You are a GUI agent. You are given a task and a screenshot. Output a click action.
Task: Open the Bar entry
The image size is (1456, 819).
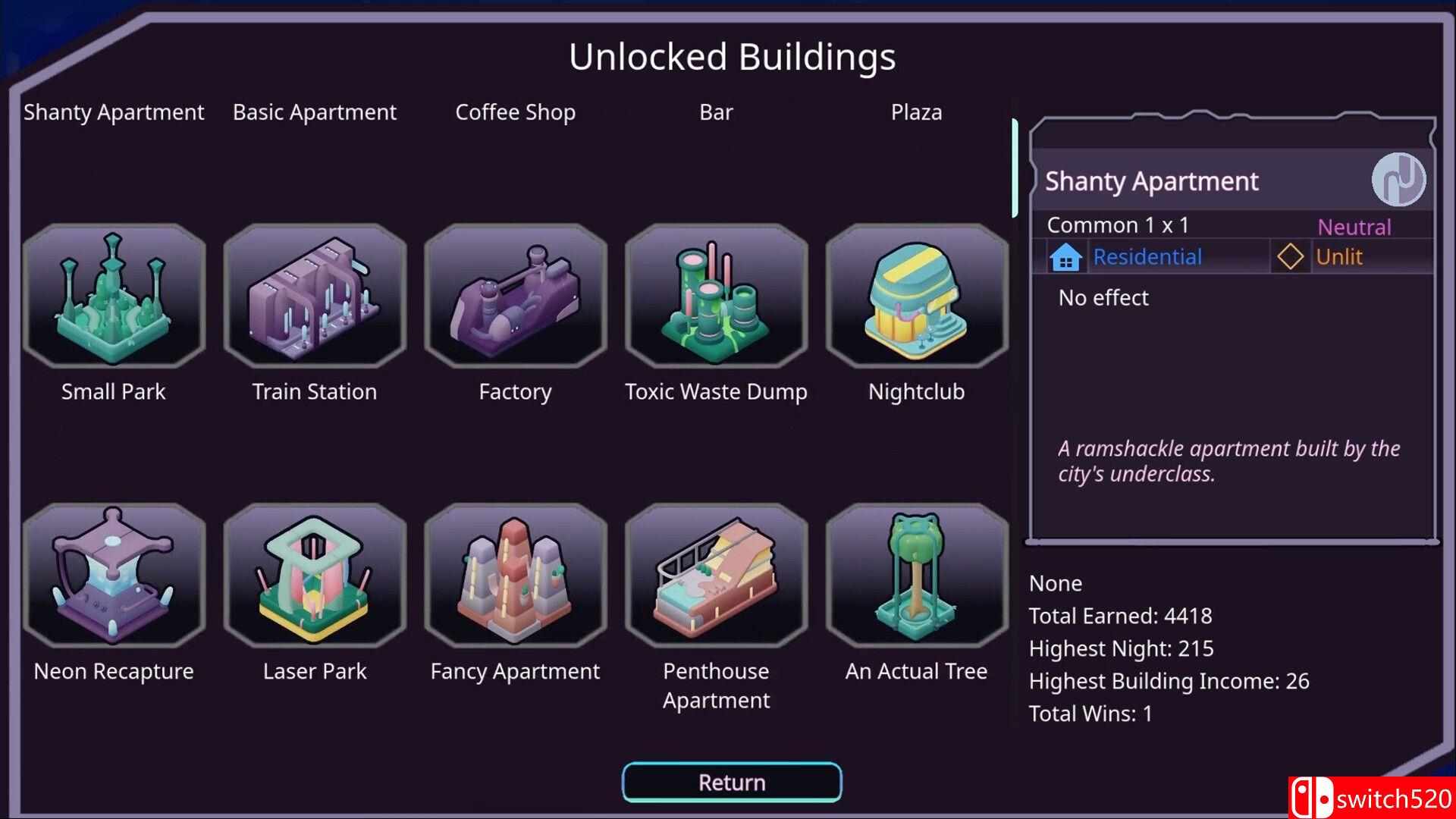point(715,111)
